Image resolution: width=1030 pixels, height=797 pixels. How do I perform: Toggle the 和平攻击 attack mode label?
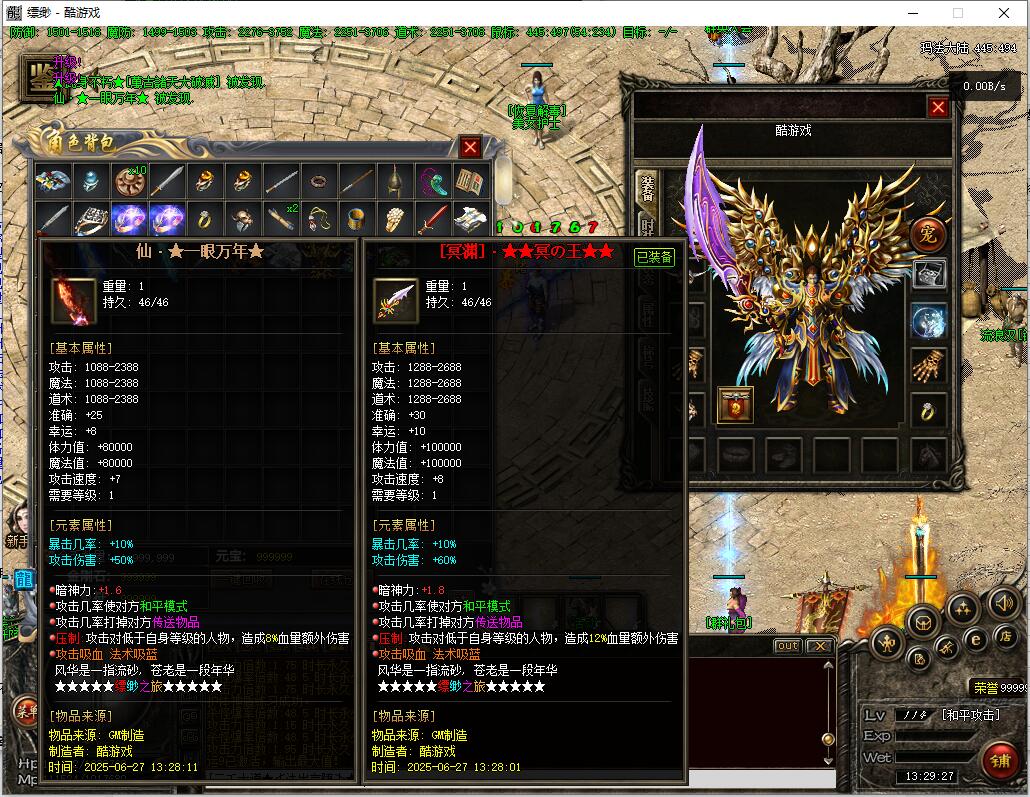(969, 715)
